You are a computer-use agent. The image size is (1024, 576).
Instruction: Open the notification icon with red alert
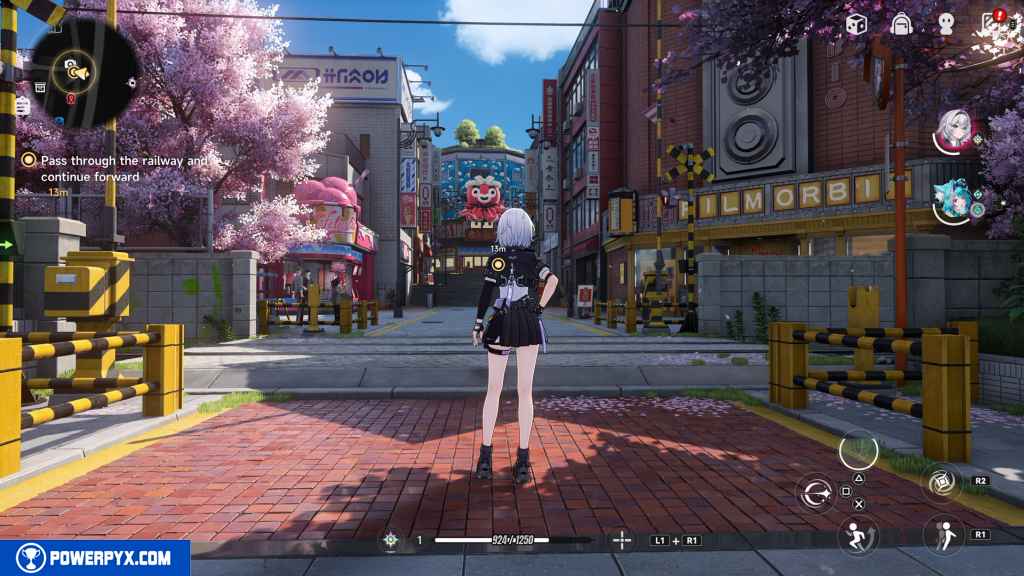(992, 24)
